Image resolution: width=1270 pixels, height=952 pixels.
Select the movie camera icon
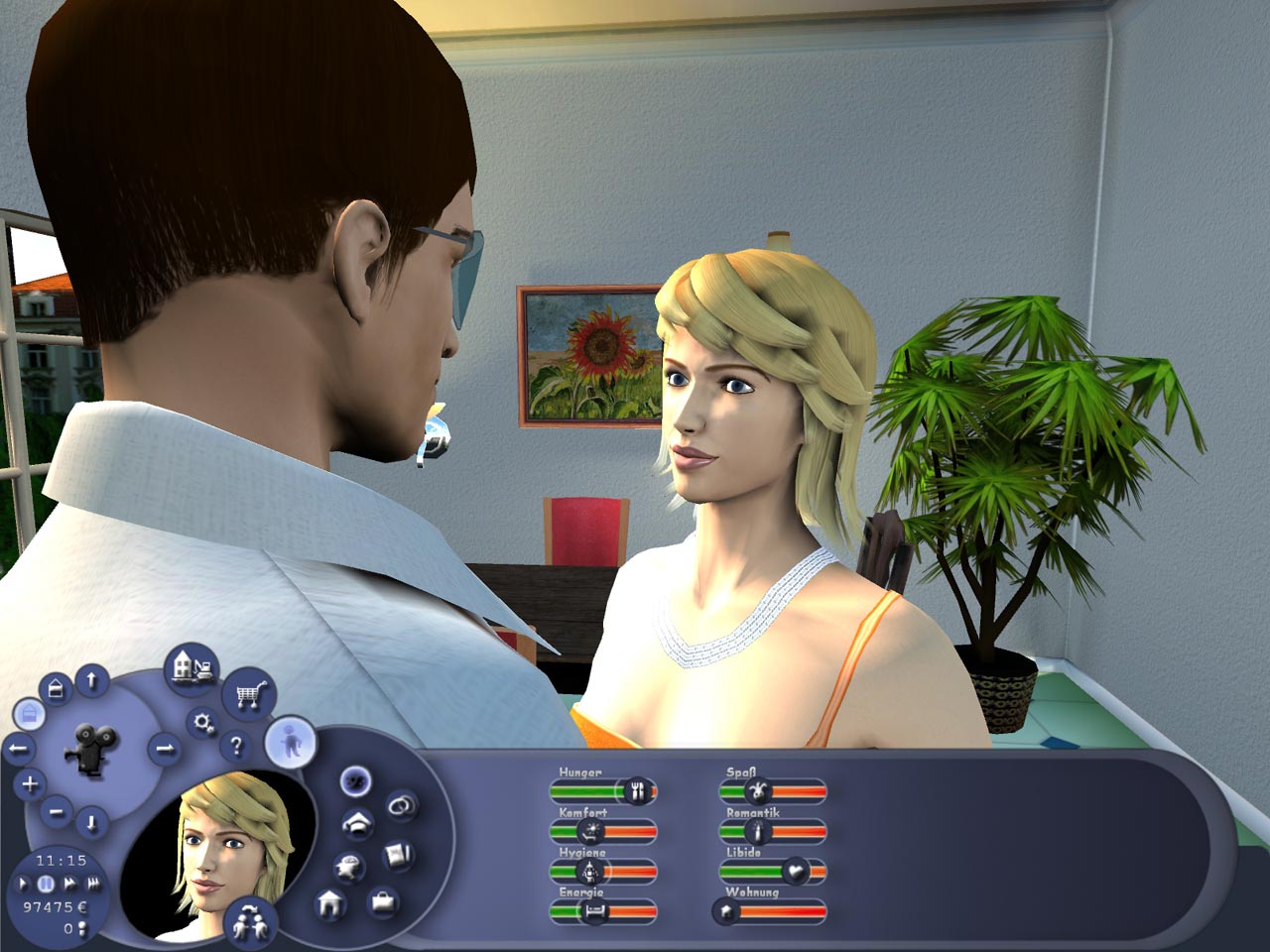(x=91, y=752)
